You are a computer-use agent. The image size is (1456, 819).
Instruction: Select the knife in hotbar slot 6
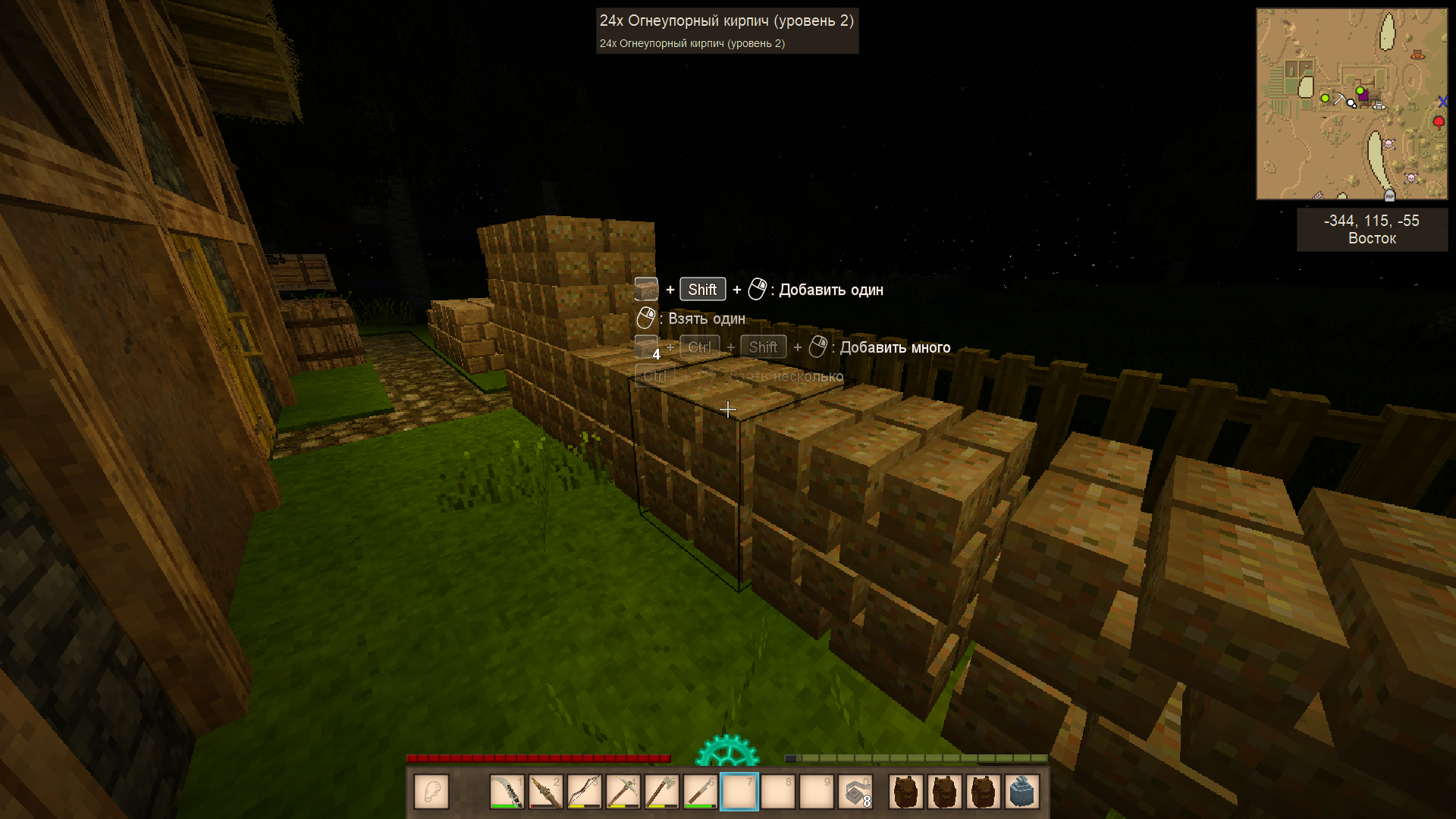point(701,792)
